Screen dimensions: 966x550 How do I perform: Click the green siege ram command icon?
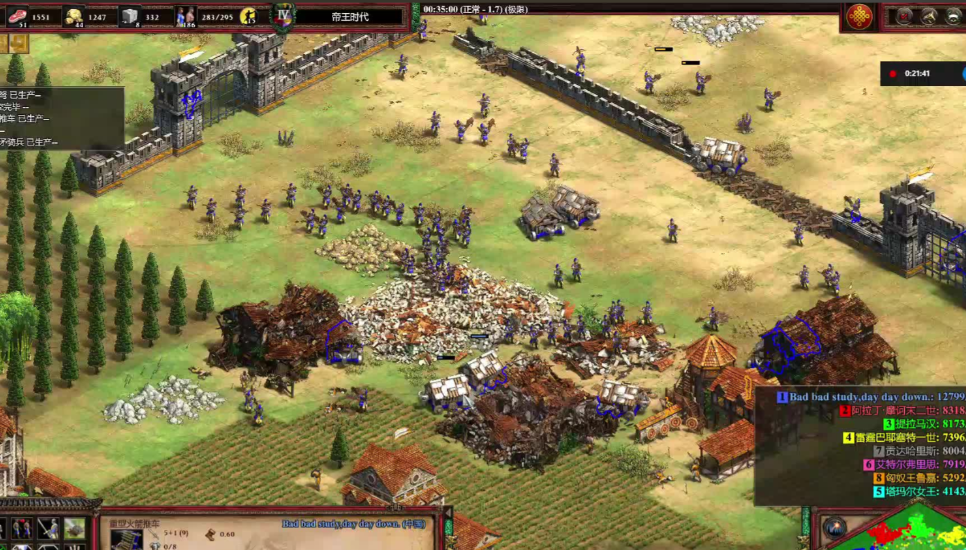pyautogui.click(x=74, y=529)
